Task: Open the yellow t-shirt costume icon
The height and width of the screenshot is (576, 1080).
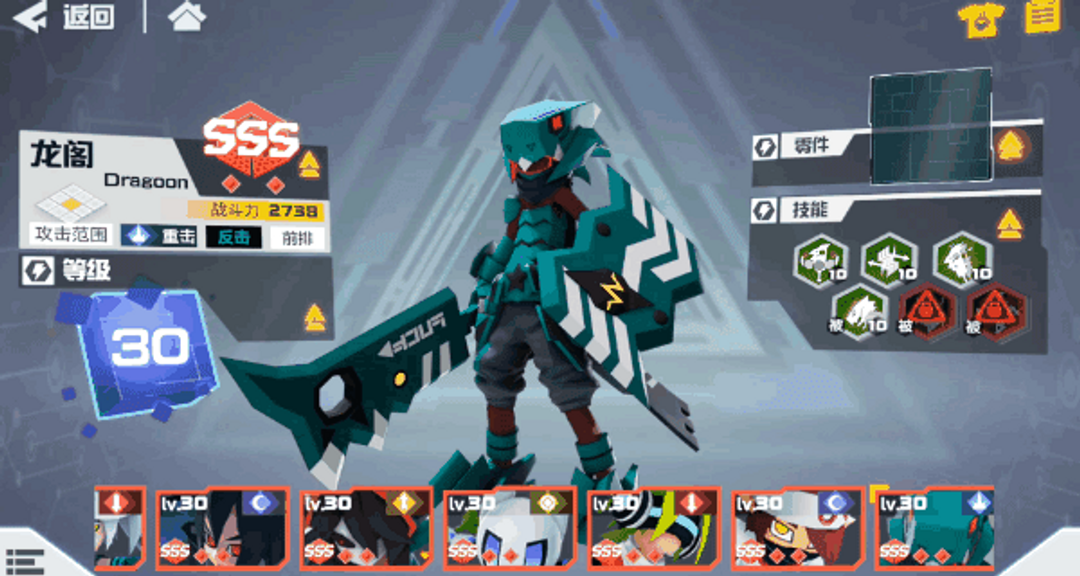Action: (980, 19)
